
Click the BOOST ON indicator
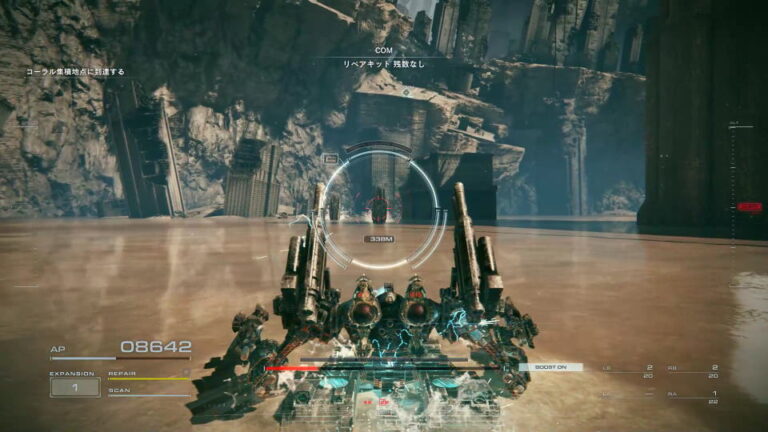tap(550, 367)
